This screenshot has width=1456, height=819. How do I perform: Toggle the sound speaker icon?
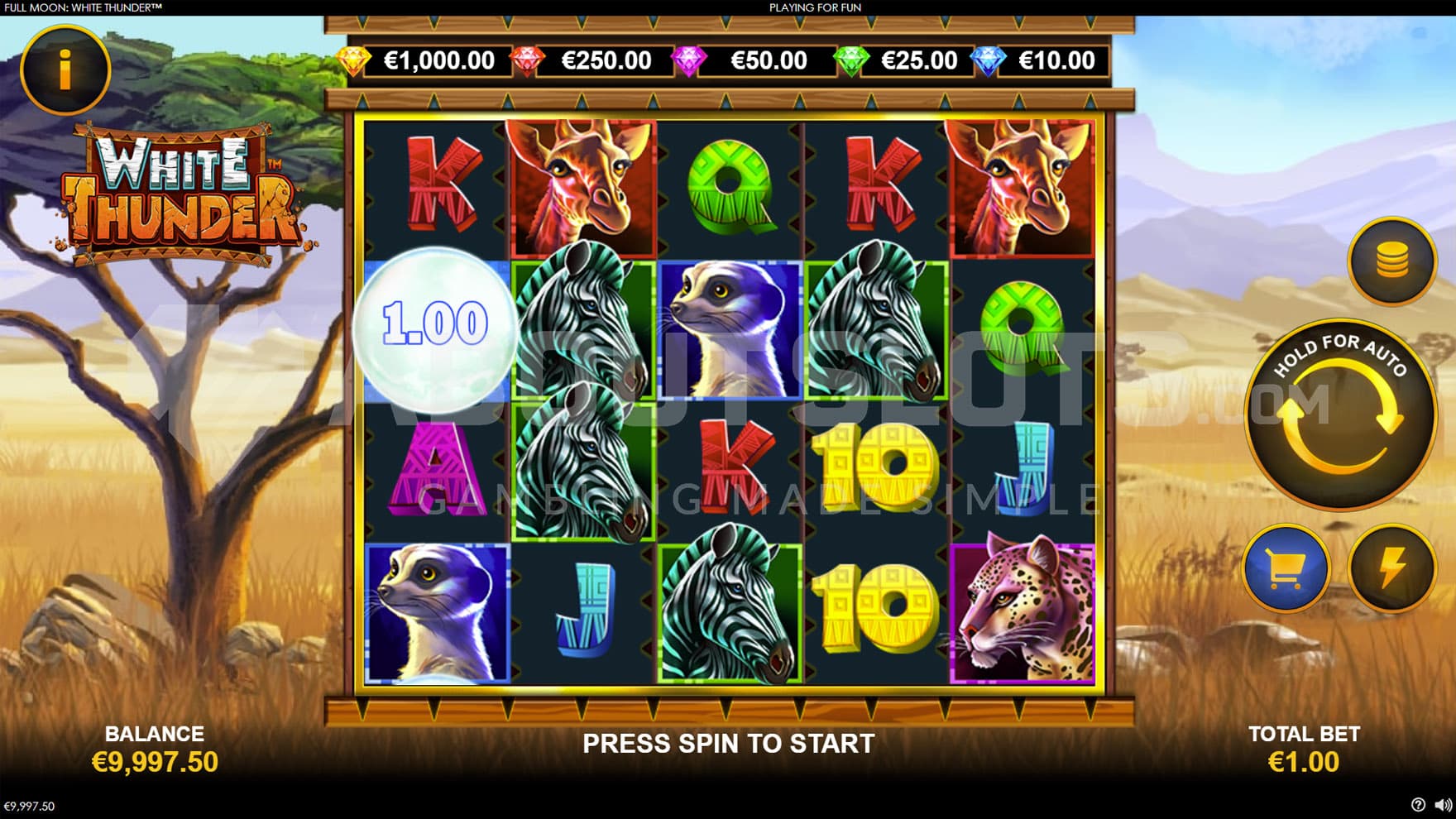[x=1442, y=805]
